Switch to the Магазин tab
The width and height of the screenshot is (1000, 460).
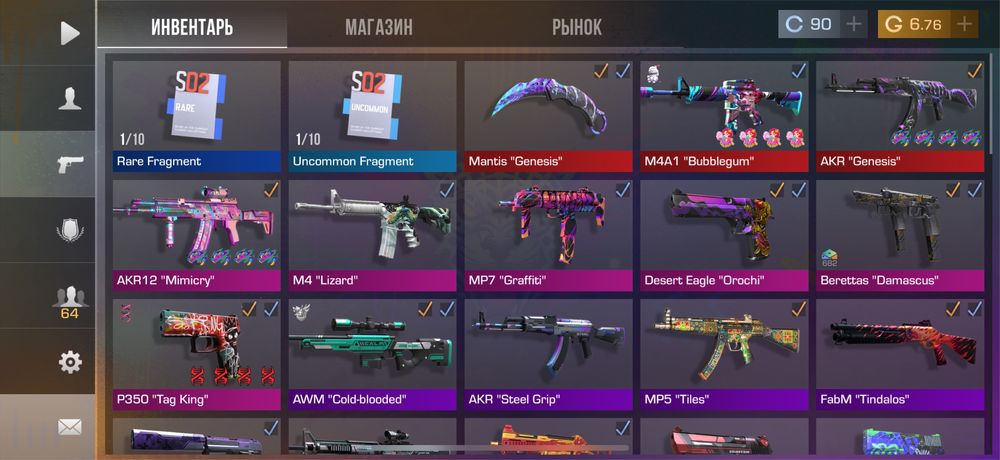(378, 27)
